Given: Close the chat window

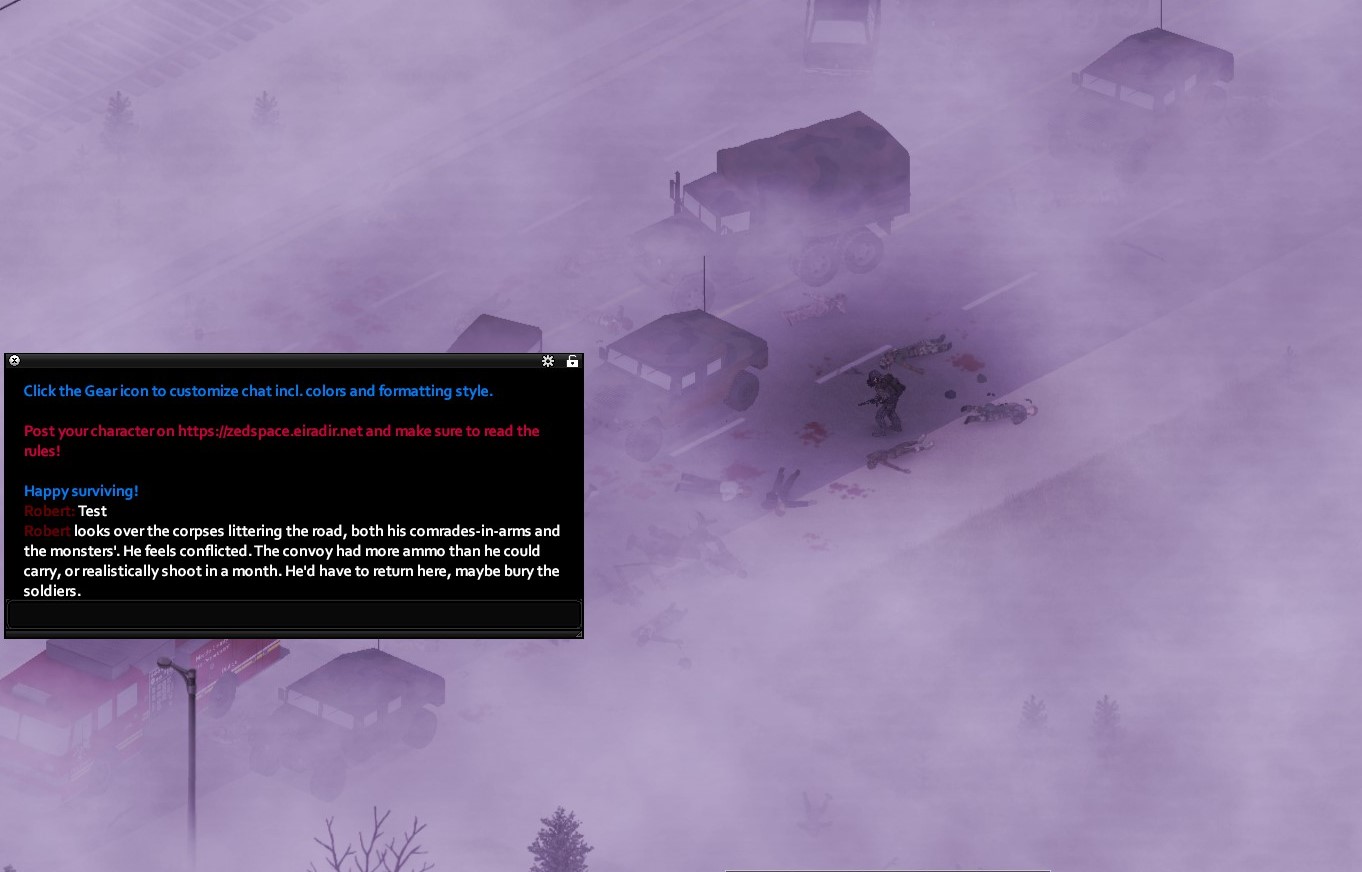Looking at the screenshot, I should click(14, 361).
